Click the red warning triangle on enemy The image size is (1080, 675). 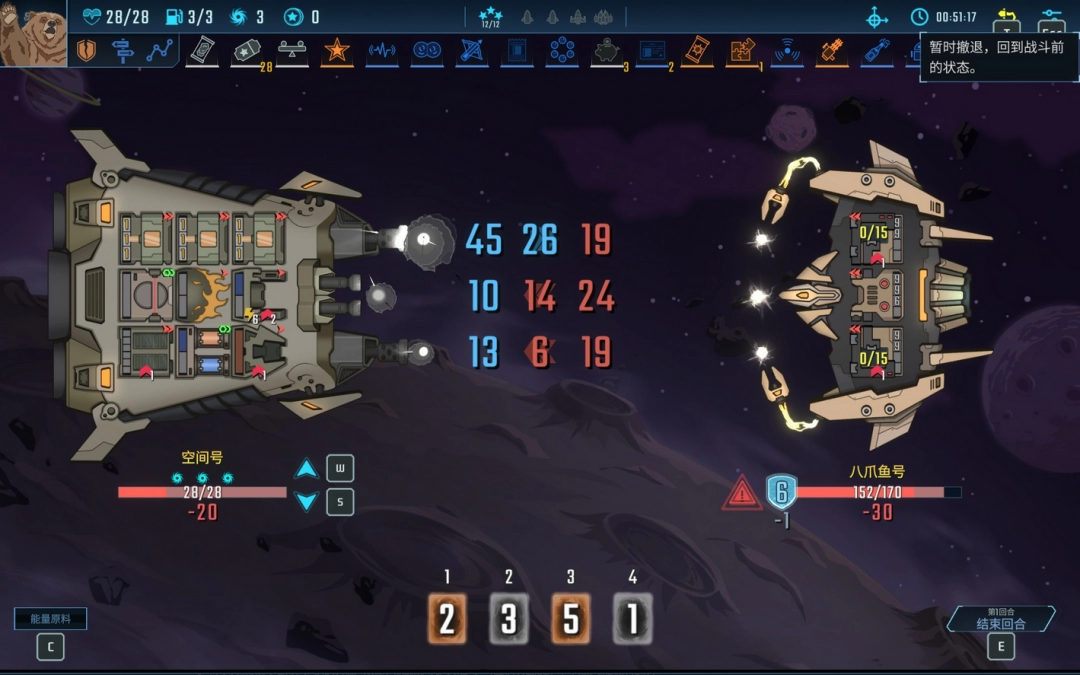click(x=741, y=493)
